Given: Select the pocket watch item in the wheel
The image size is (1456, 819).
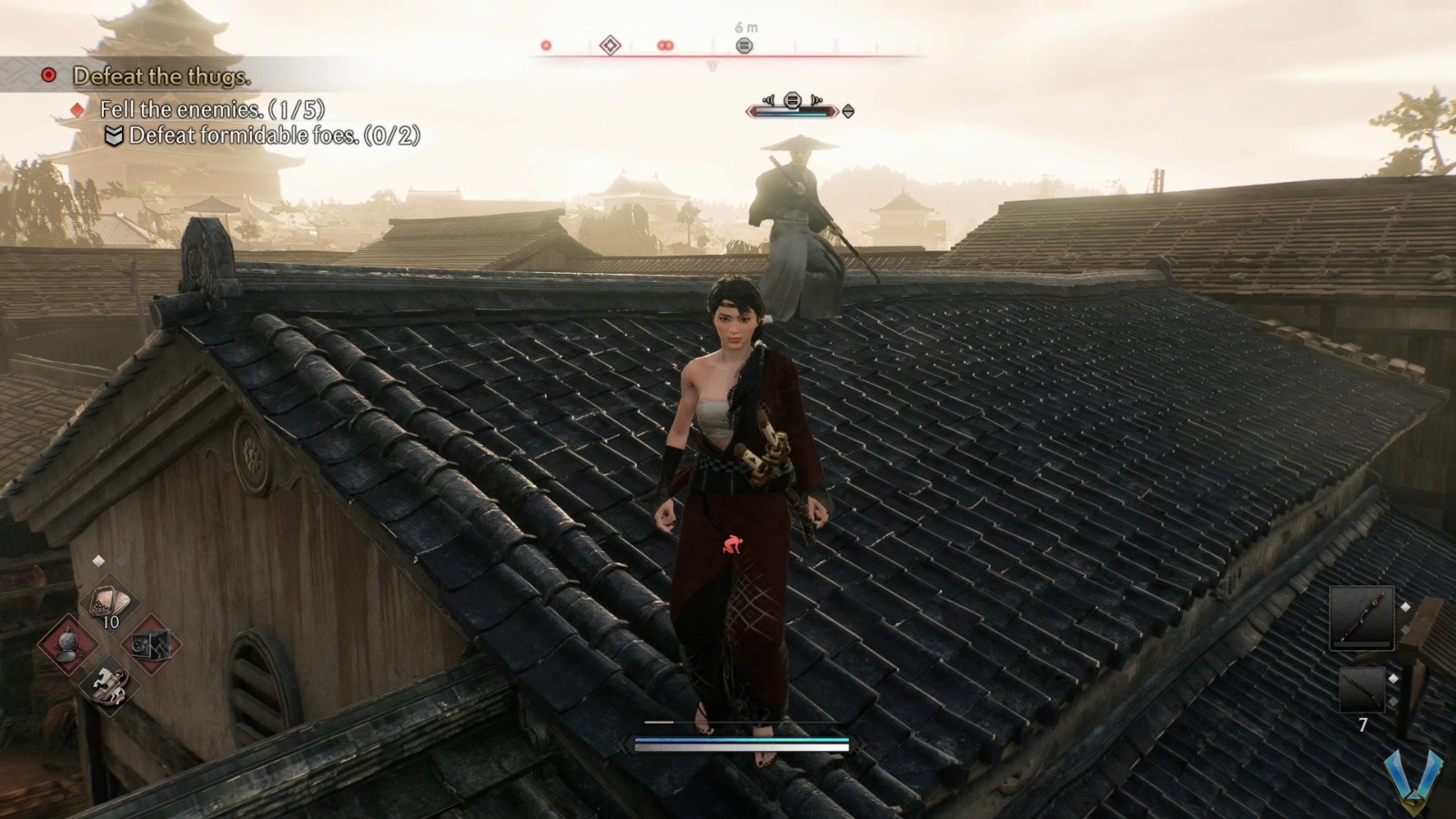Looking at the screenshot, I should click(x=69, y=644).
